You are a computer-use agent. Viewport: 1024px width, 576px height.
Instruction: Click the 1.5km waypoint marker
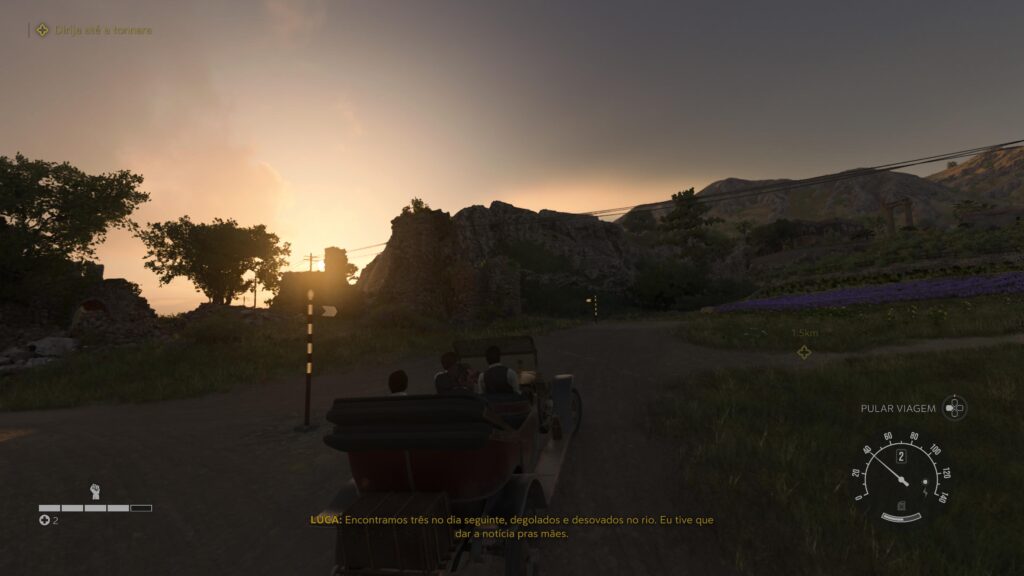click(803, 351)
